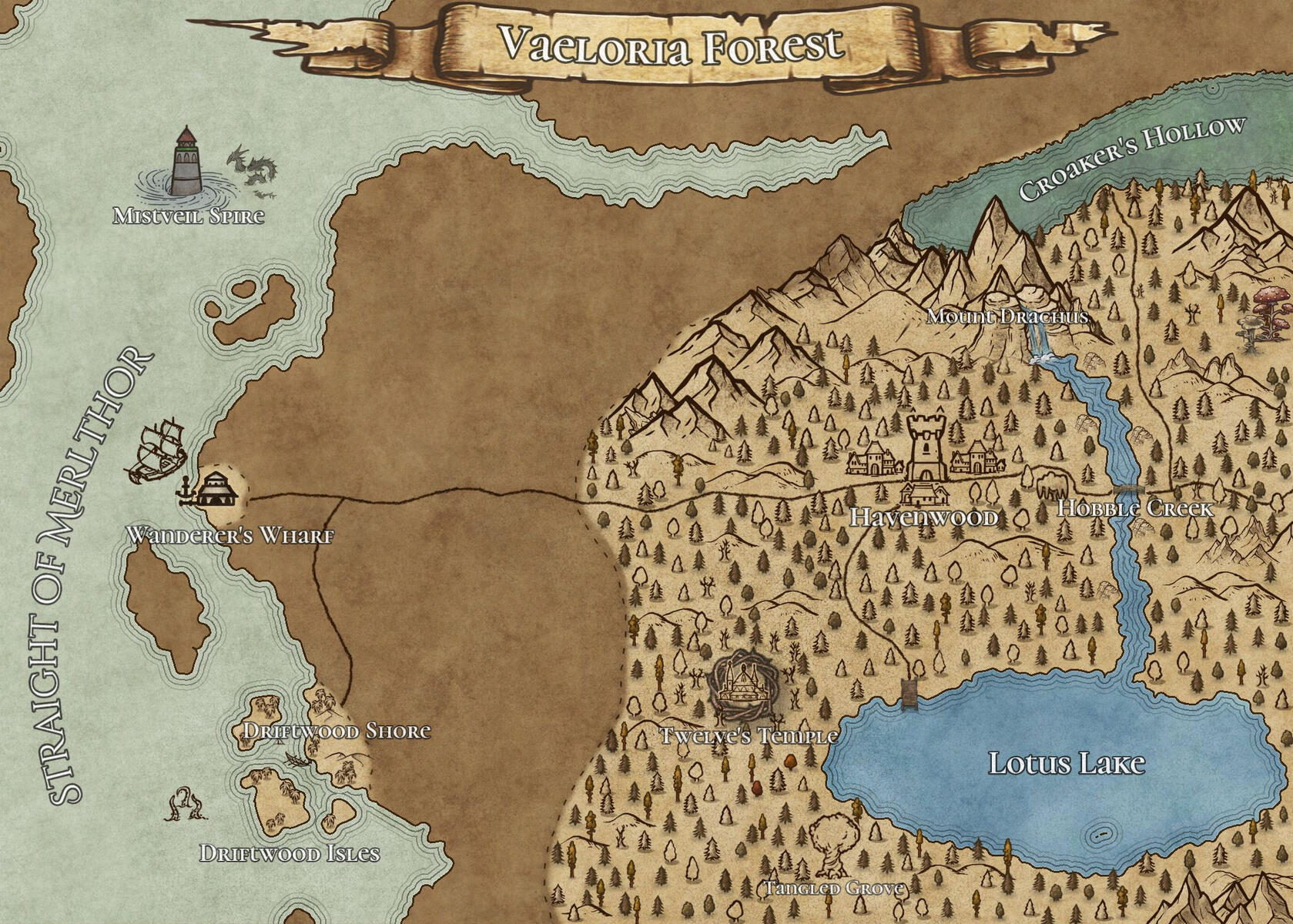Select the Tangled Grove tree marker
This screenshot has width=1293, height=924.
(832, 845)
